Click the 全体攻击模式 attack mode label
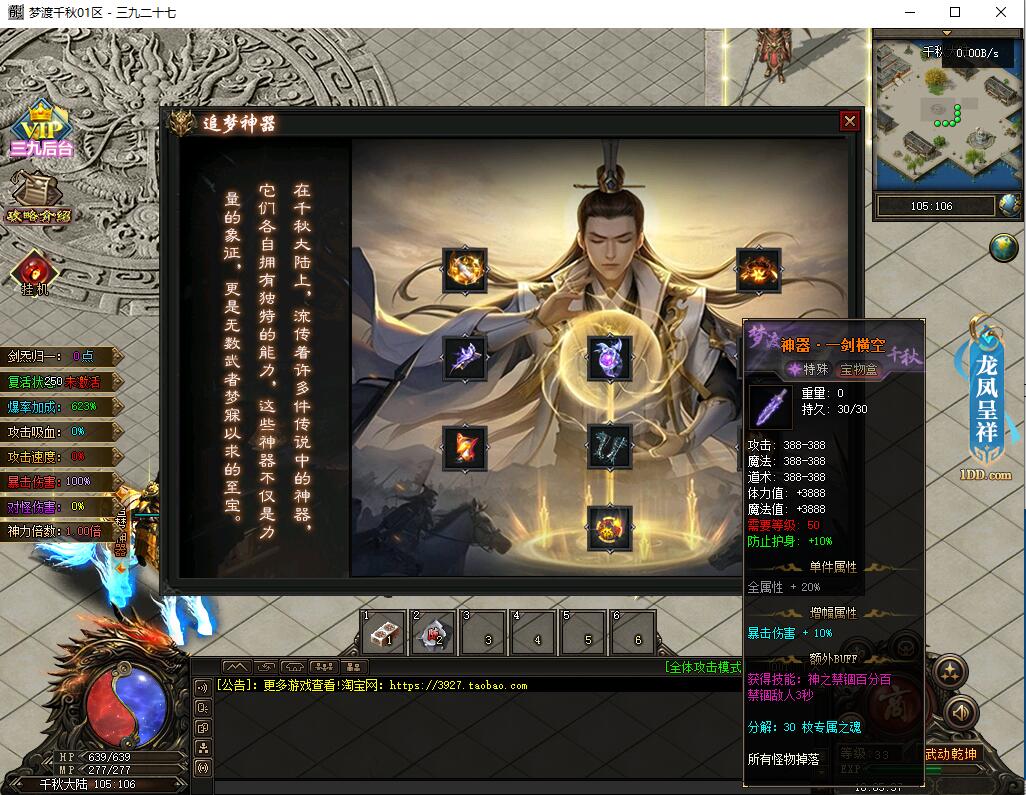 pos(703,667)
